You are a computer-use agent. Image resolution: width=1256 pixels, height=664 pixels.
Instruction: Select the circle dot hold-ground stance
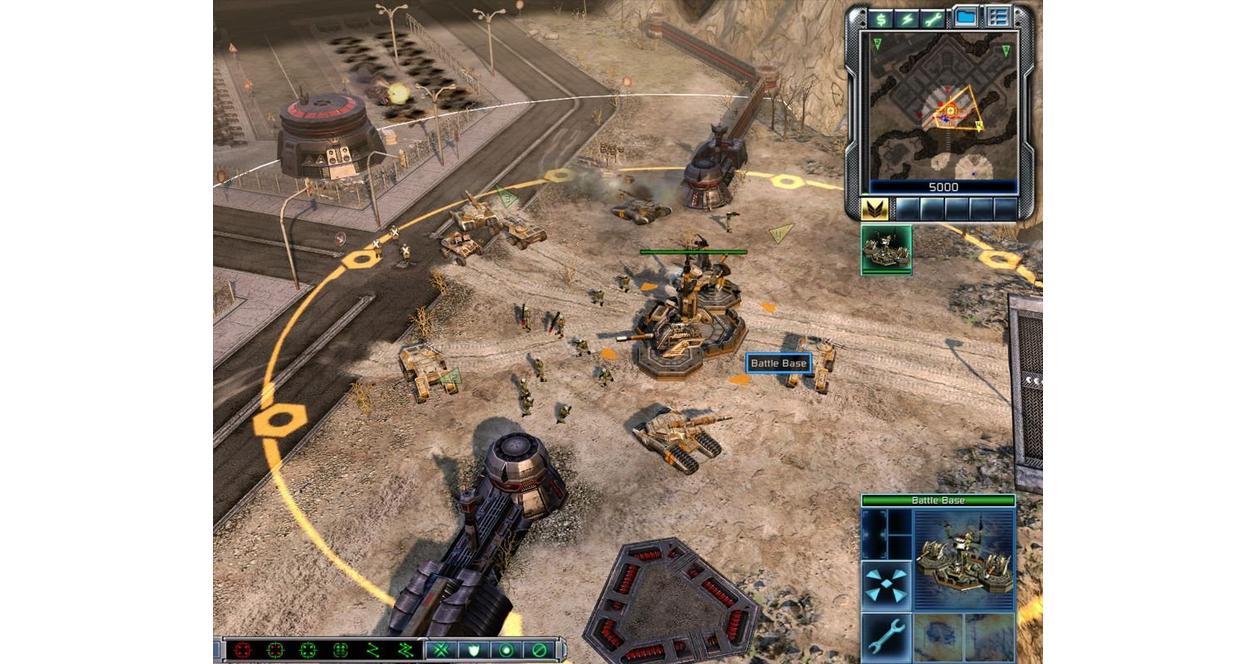pyautogui.click(x=506, y=650)
